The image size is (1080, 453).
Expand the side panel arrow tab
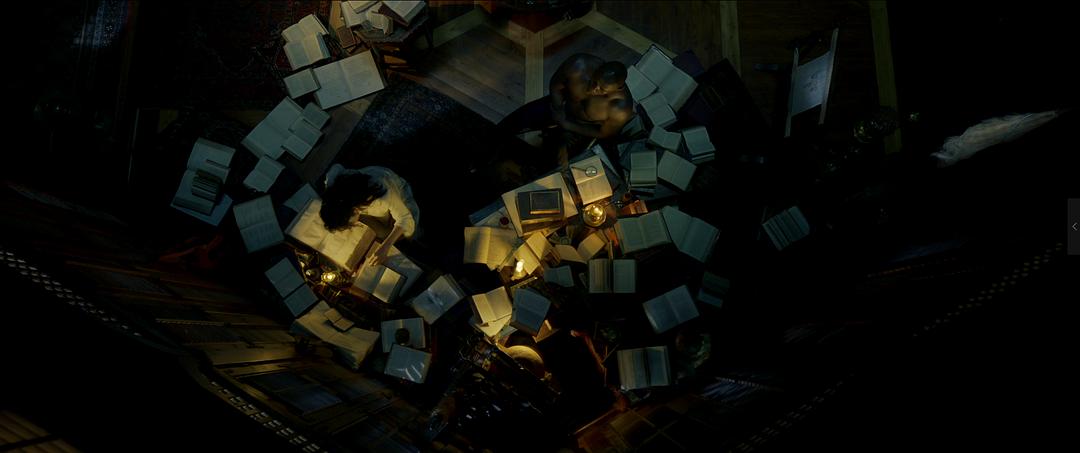pos(1074,227)
